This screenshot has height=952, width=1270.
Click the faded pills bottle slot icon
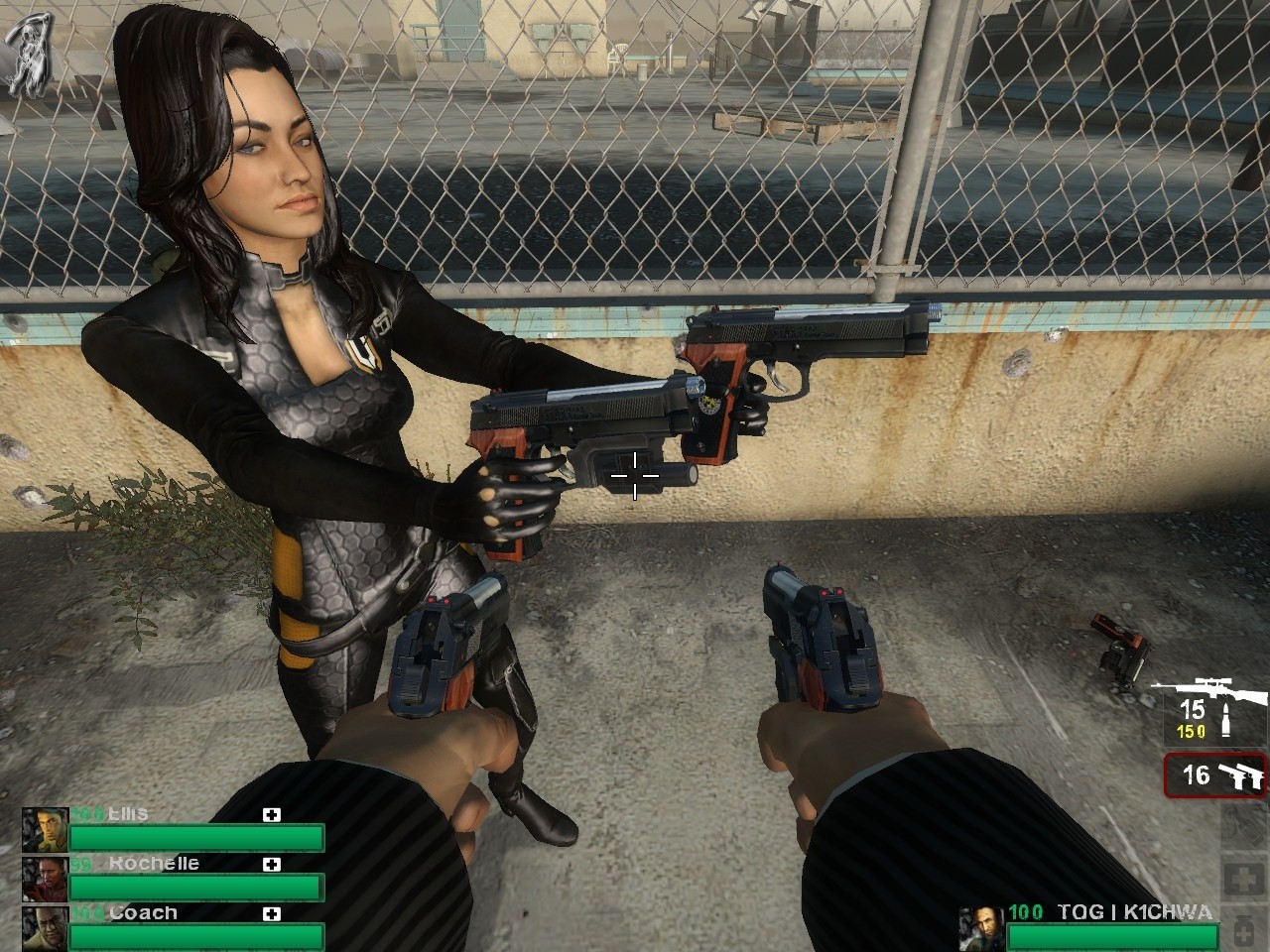[x=1244, y=932]
